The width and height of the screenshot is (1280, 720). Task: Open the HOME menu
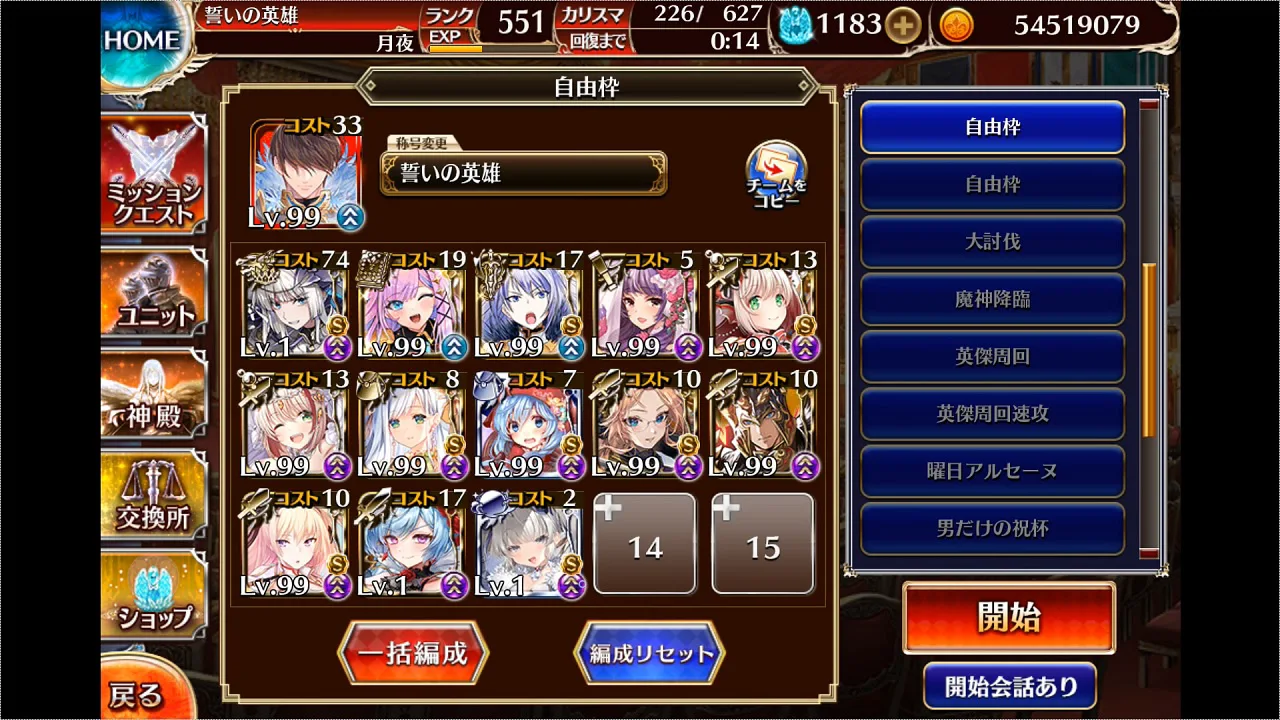click(140, 38)
